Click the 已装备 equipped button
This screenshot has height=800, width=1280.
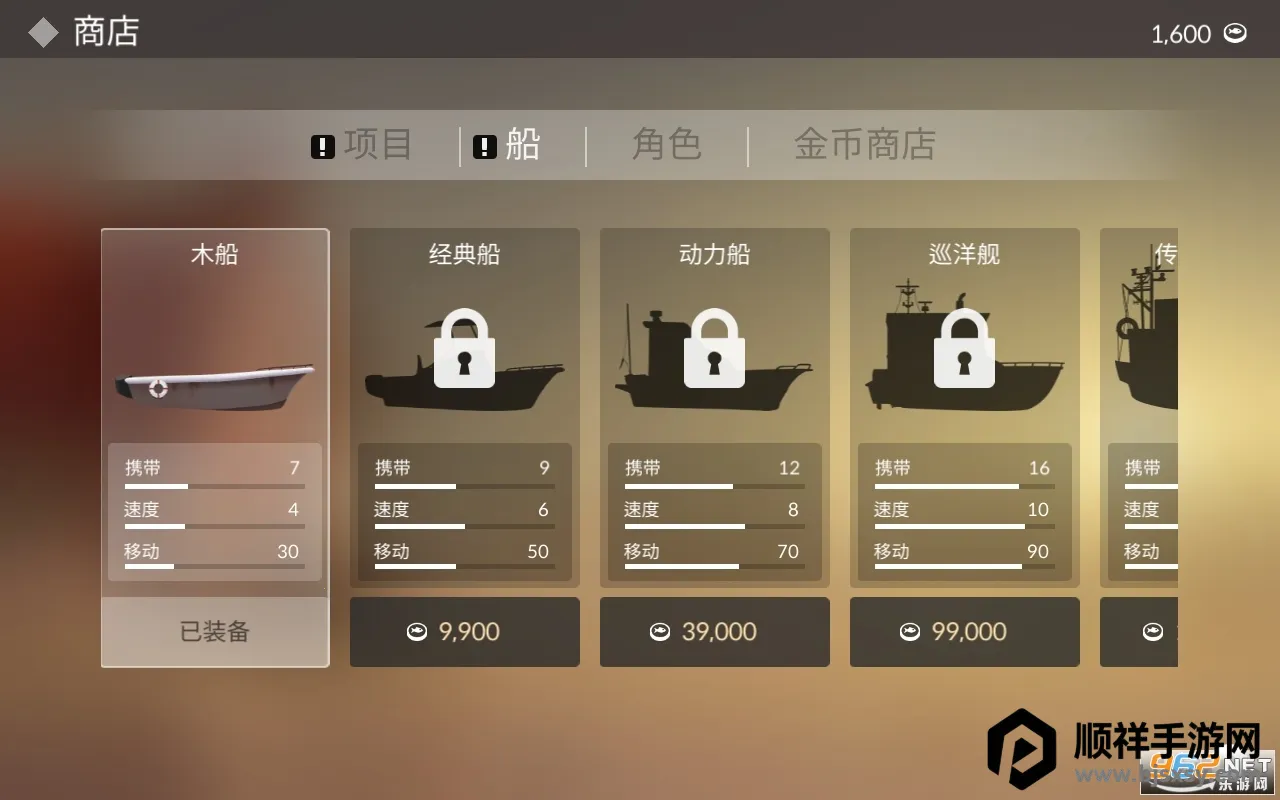pos(215,632)
